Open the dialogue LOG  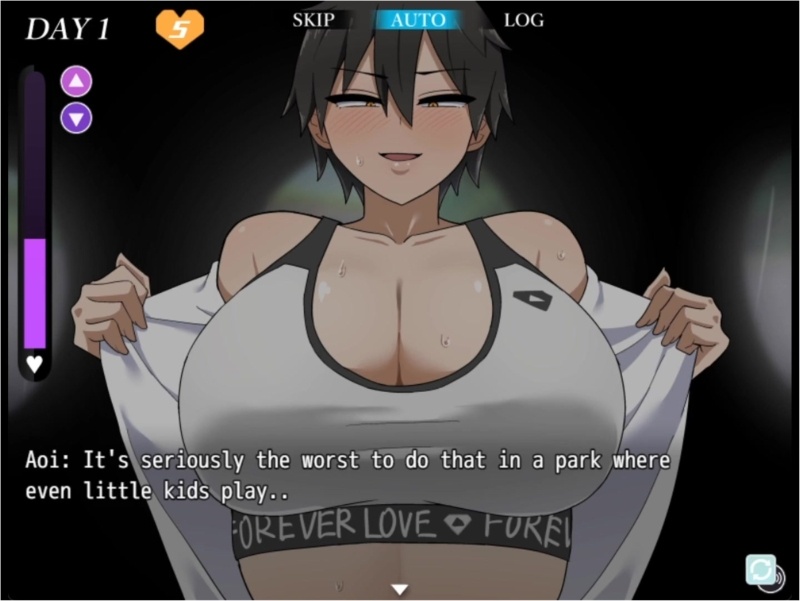[523, 19]
